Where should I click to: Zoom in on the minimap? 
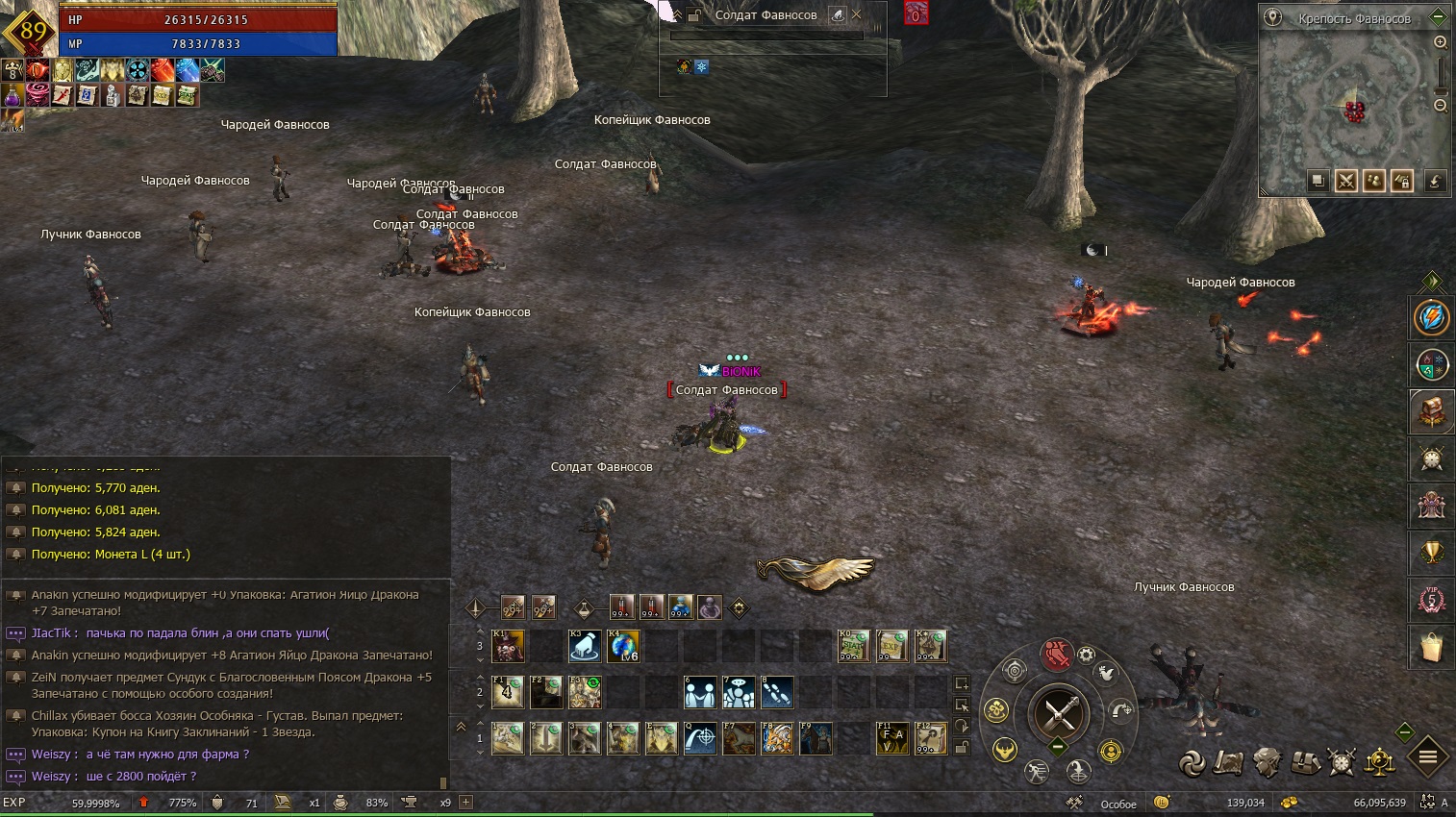(1440, 42)
